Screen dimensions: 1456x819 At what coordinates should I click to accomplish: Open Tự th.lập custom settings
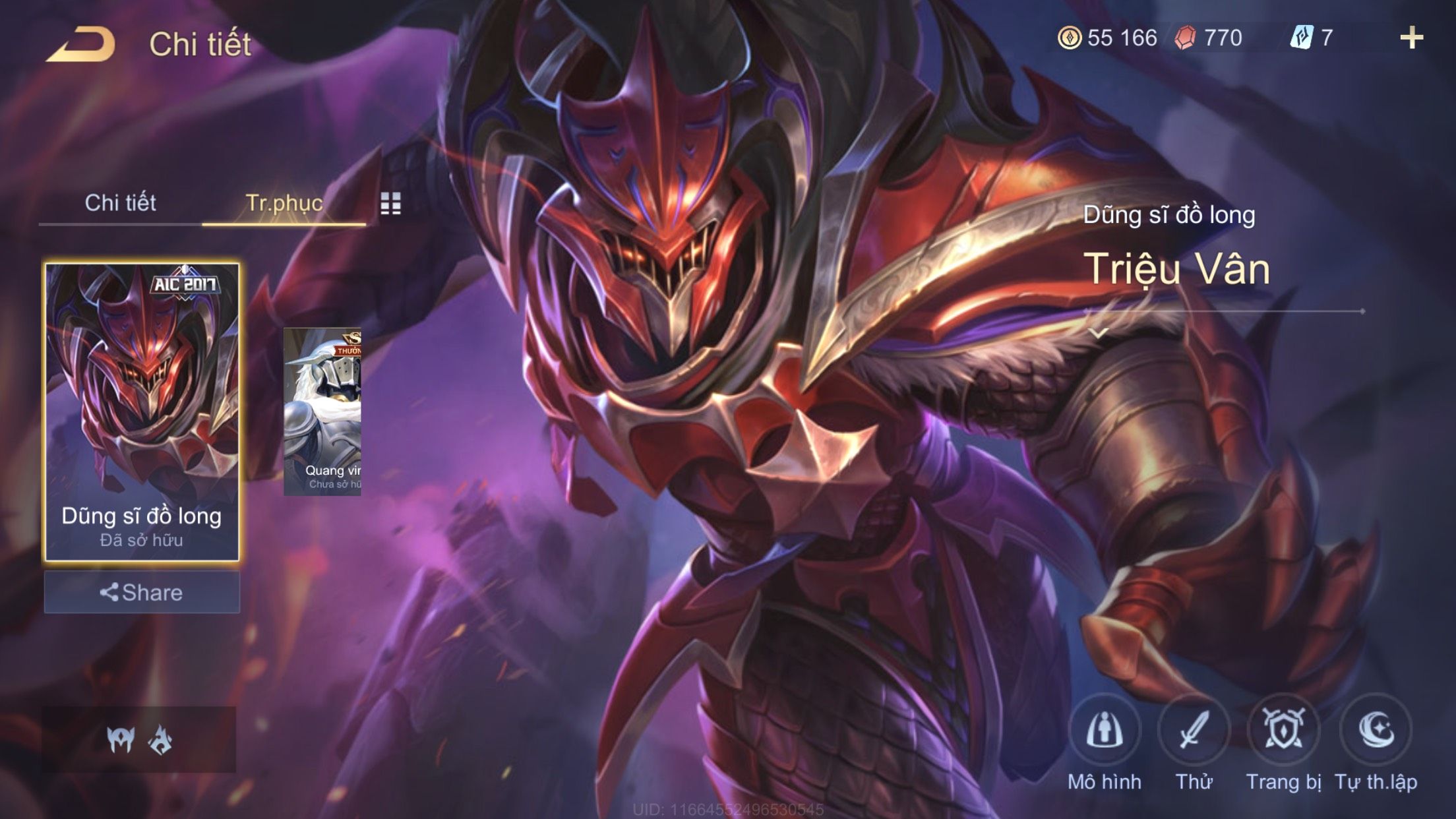point(1376,731)
